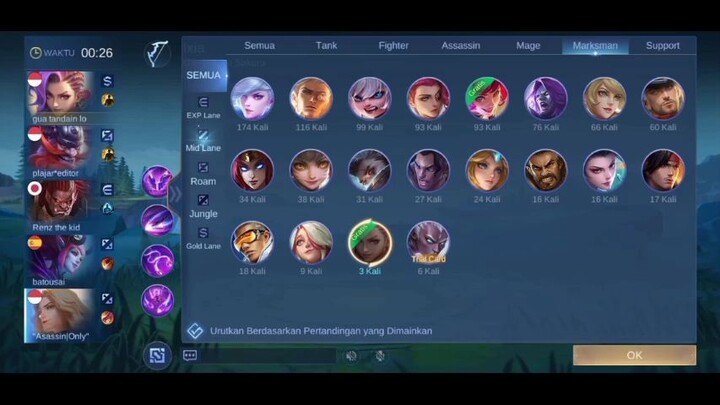Viewport: 720px width, 405px height.
Task: Pick the hero played 174 Kali
Action: pyautogui.click(x=252, y=99)
